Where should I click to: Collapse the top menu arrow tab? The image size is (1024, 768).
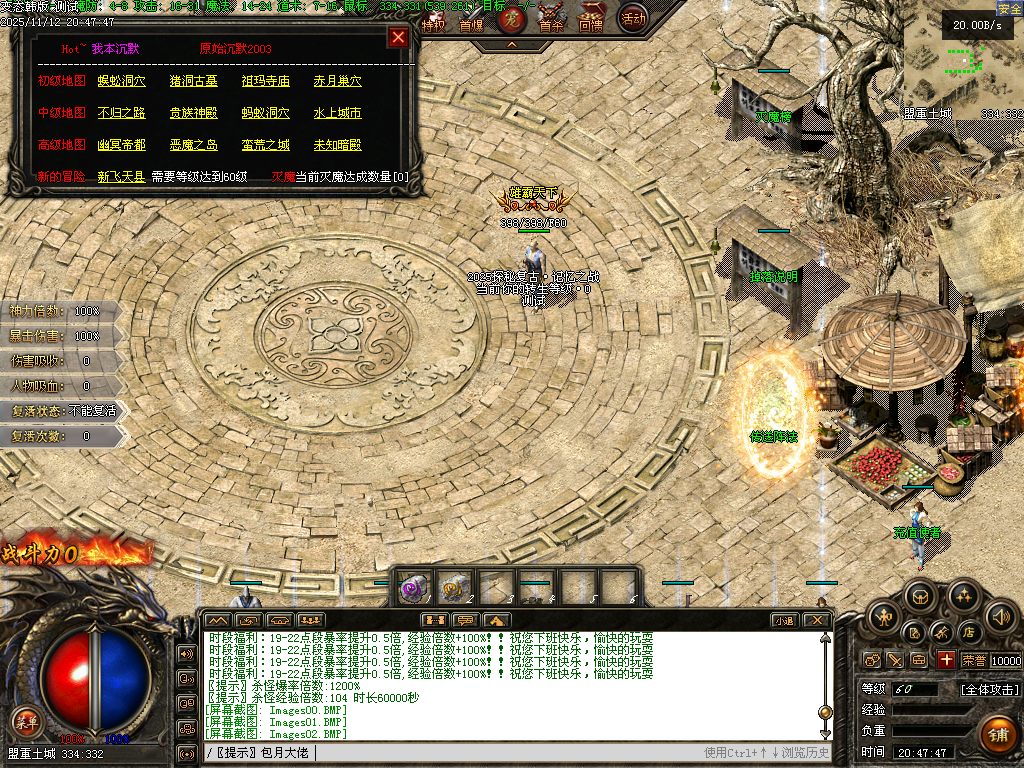(512, 45)
